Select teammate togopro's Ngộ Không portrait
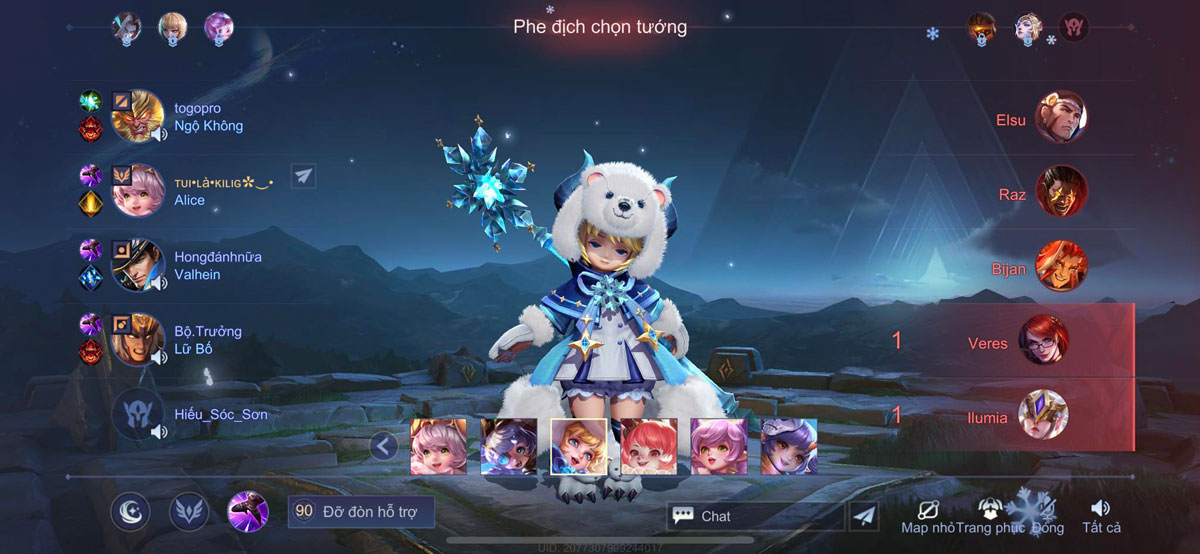The width and height of the screenshot is (1200, 554). [137, 117]
